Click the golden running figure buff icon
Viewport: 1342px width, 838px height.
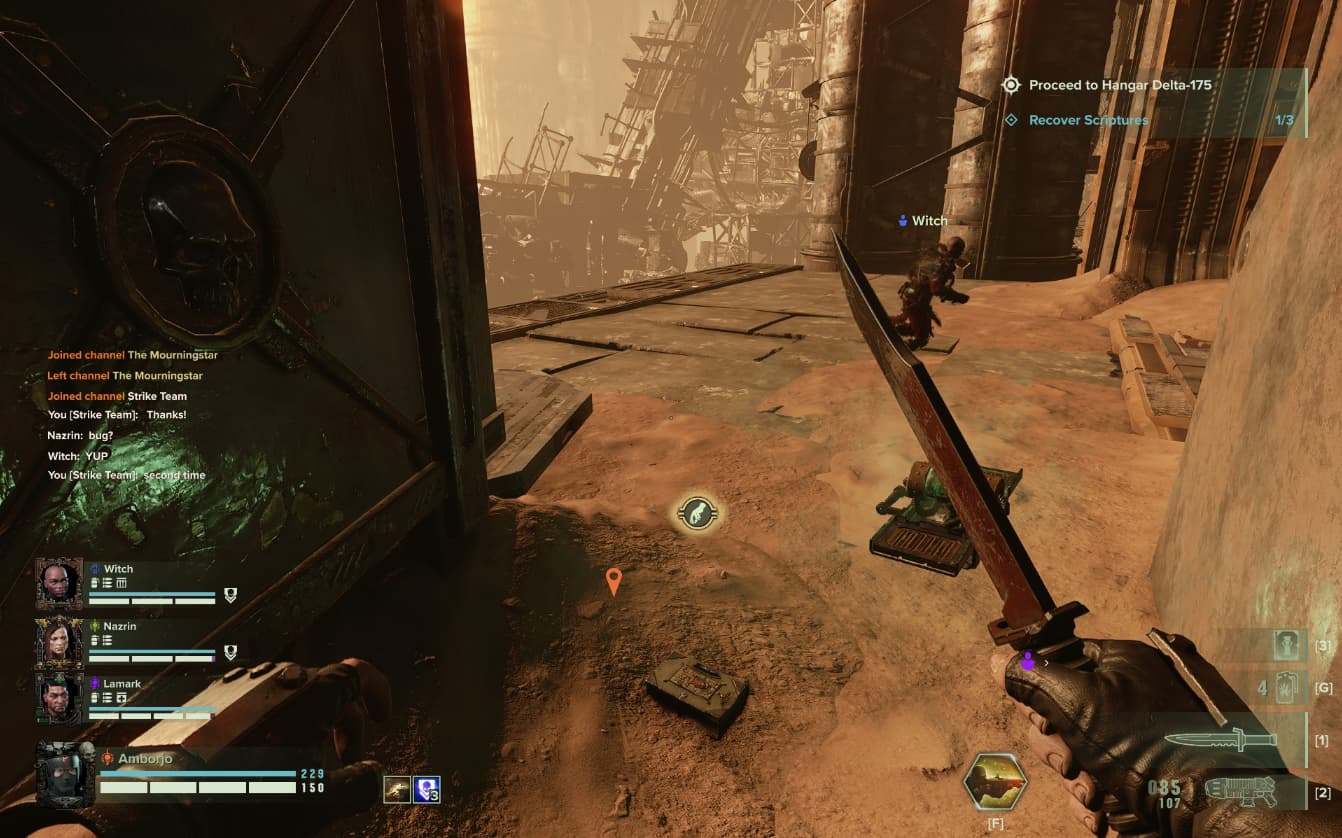(397, 790)
